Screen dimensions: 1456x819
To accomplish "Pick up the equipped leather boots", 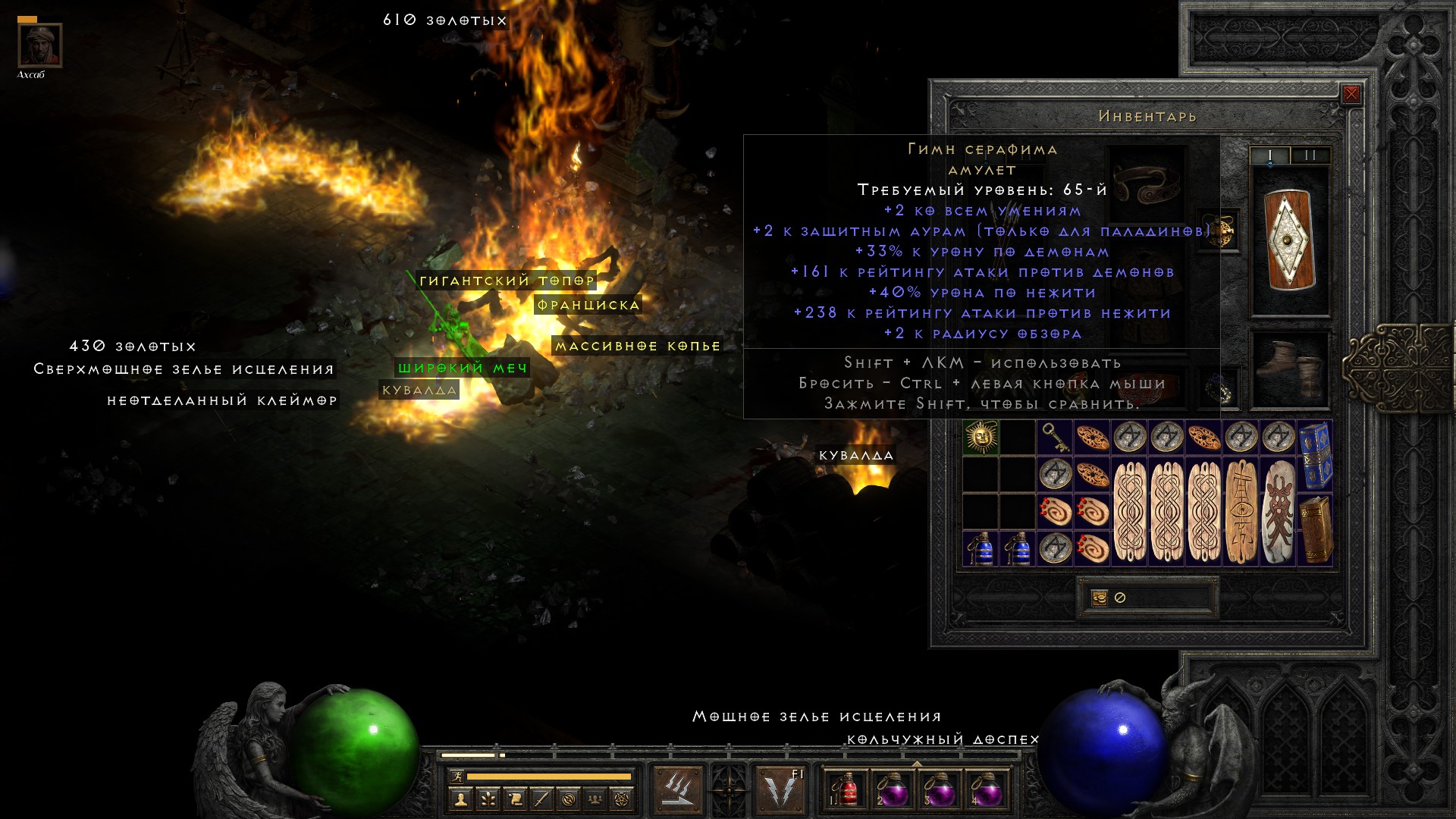I will pos(1290,371).
